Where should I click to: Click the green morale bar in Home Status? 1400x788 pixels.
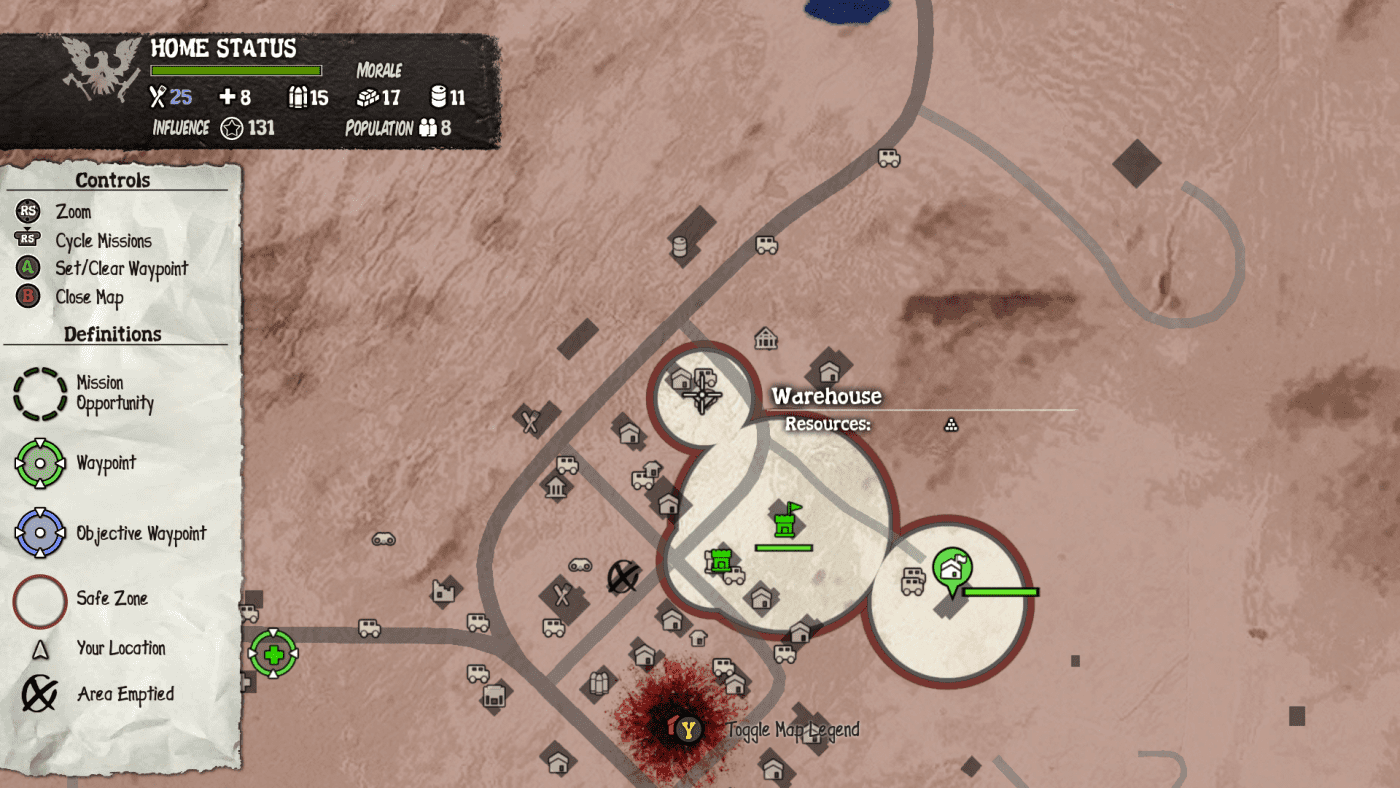[236, 70]
